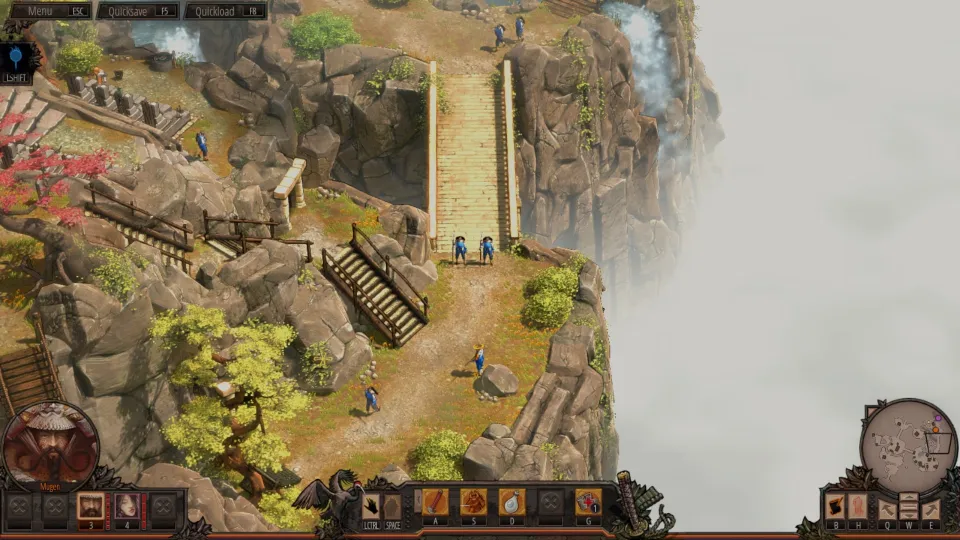Select Mugen's small portrait in the party bar
The width and height of the screenshot is (960, 540).
tap(91, 505)
